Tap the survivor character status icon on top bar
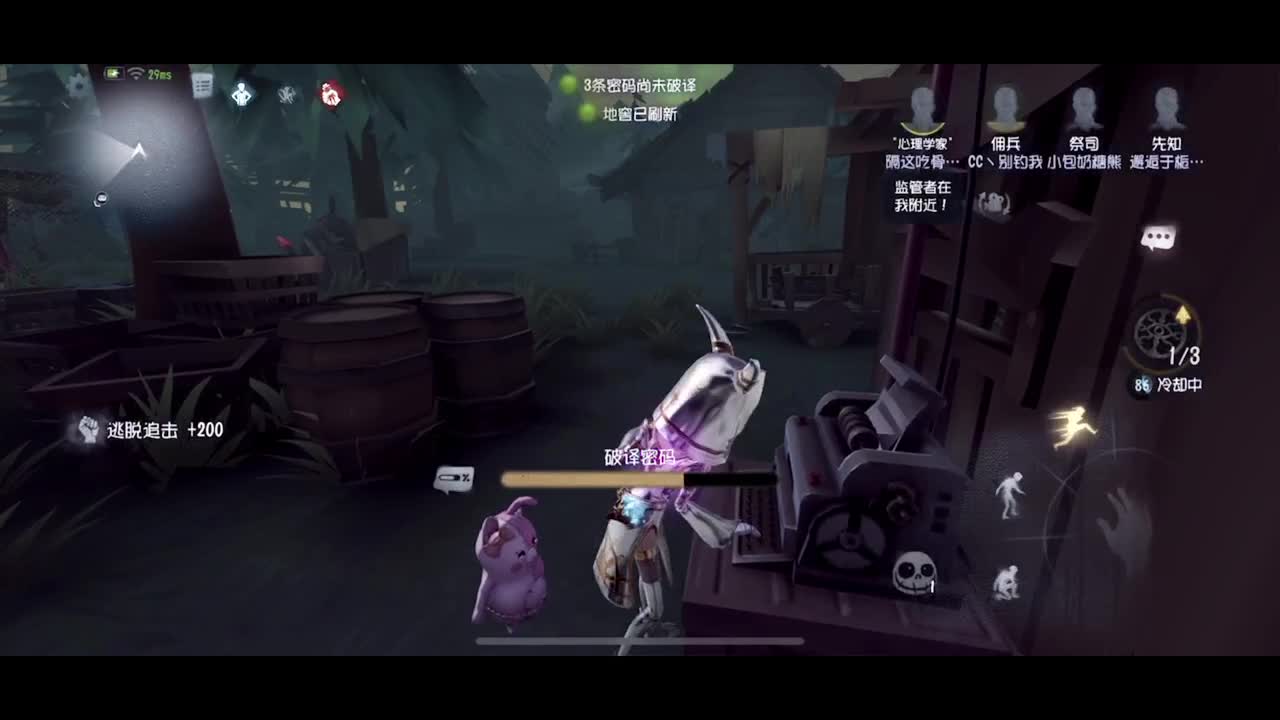 243,94
